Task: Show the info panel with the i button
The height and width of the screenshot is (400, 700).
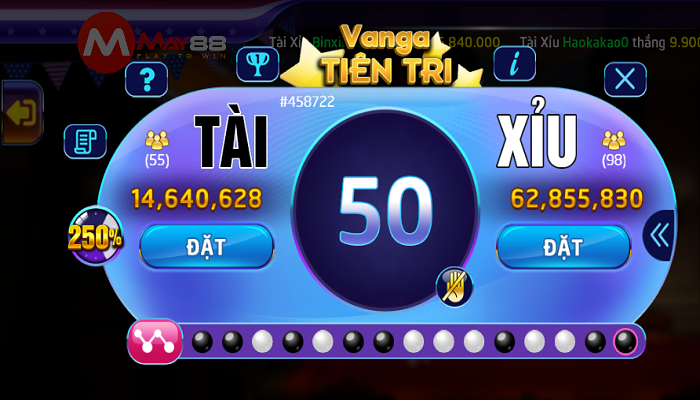Action: coord(514,63)
